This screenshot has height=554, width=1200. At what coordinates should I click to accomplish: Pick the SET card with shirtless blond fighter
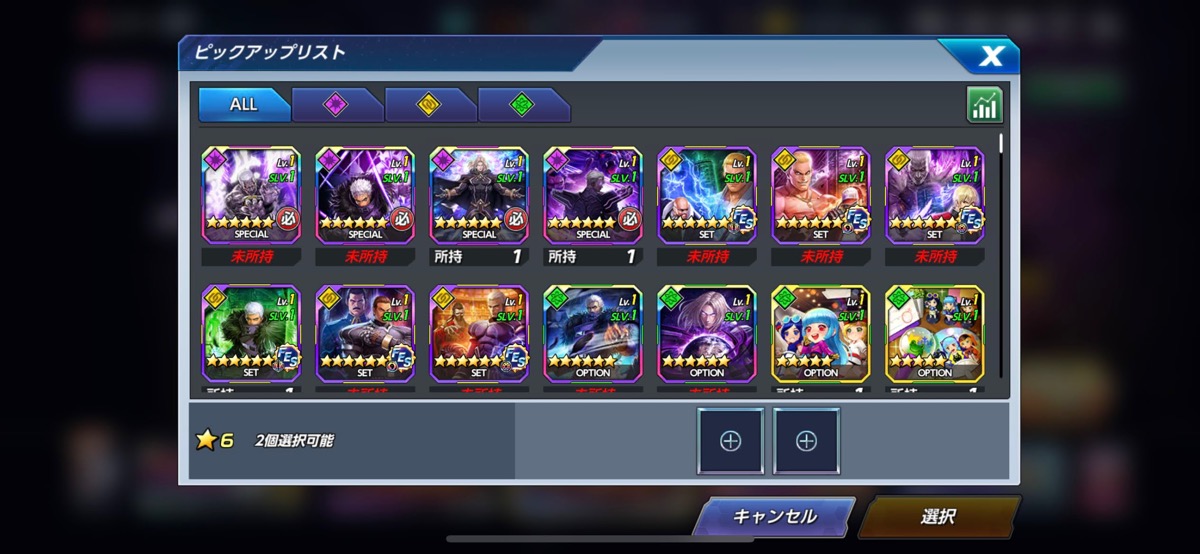click(x=821, y=195)
